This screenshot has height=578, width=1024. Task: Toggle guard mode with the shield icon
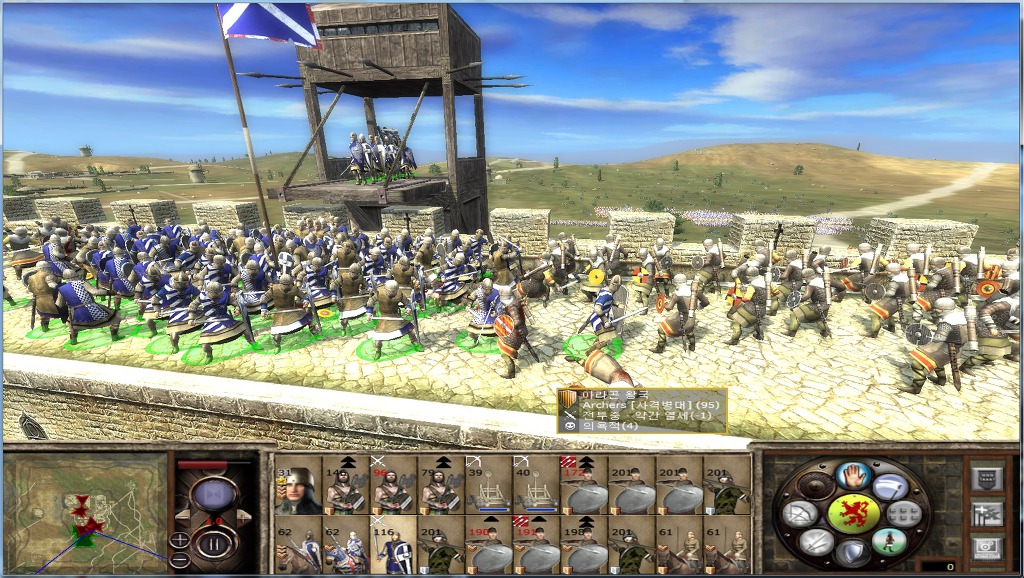click(x=852, y=552)
